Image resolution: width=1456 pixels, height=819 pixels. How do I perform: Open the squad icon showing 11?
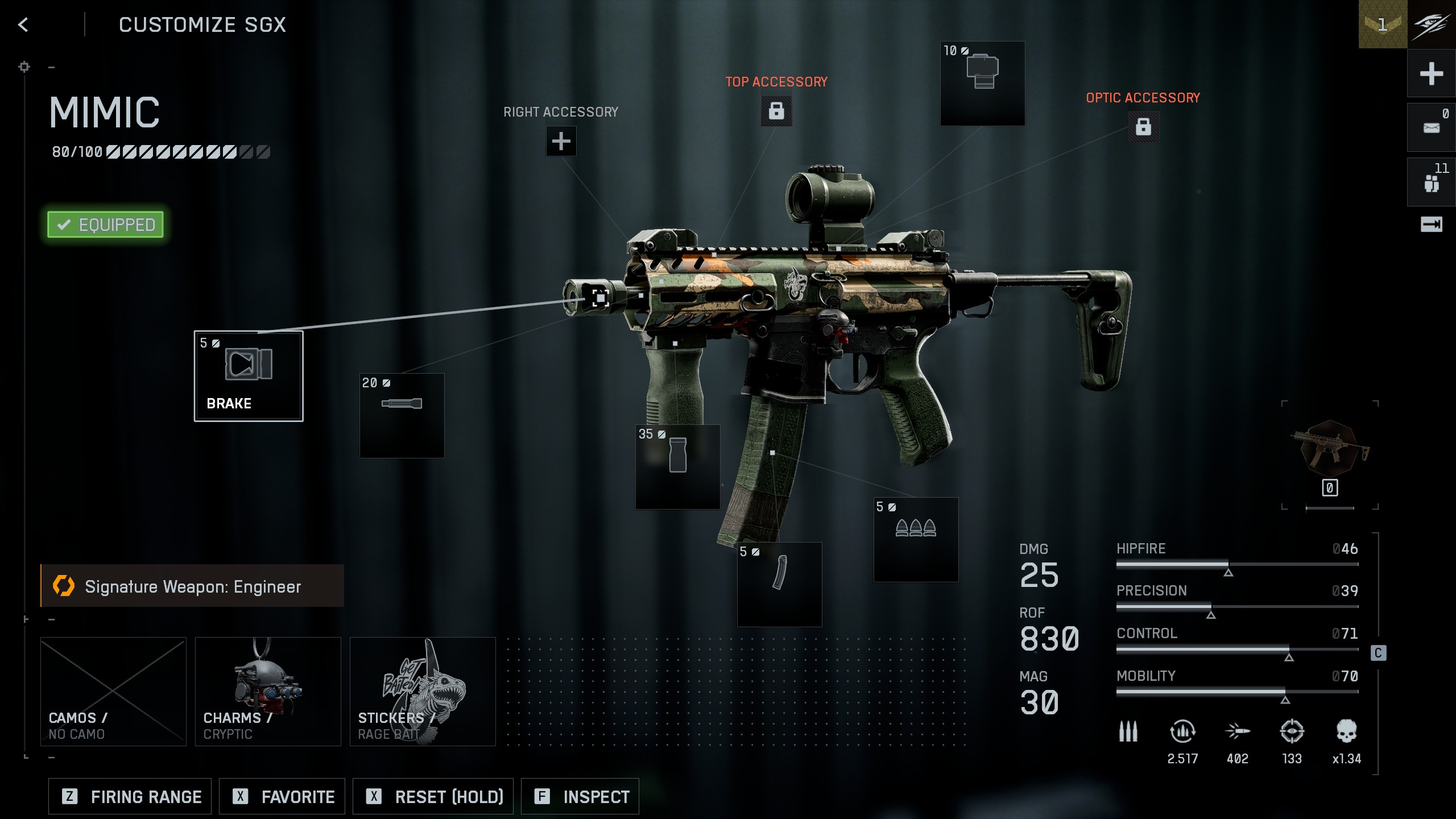(x=1431, y=183)
